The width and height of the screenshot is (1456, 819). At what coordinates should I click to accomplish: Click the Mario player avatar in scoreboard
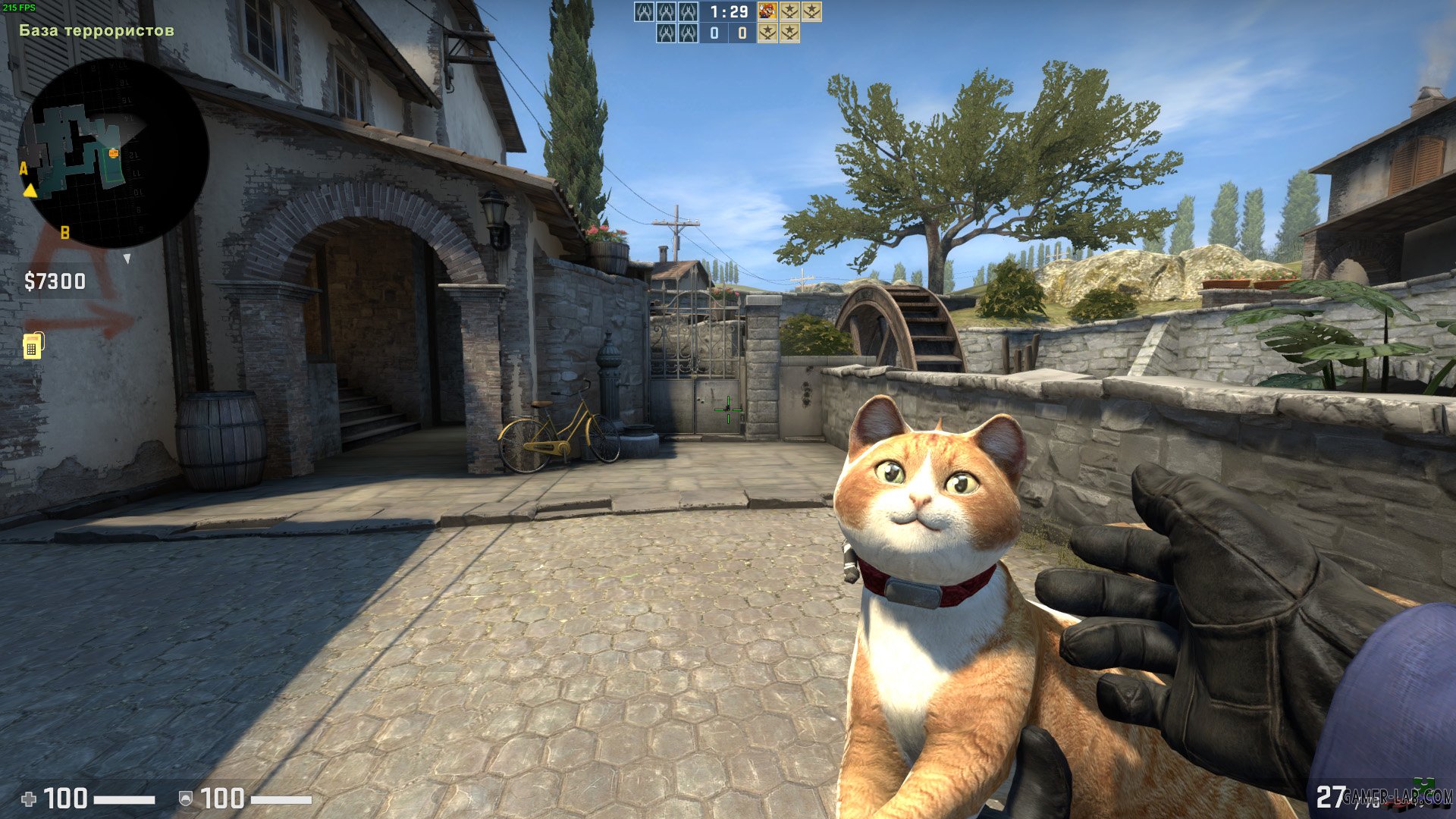(x=766, y=12)
